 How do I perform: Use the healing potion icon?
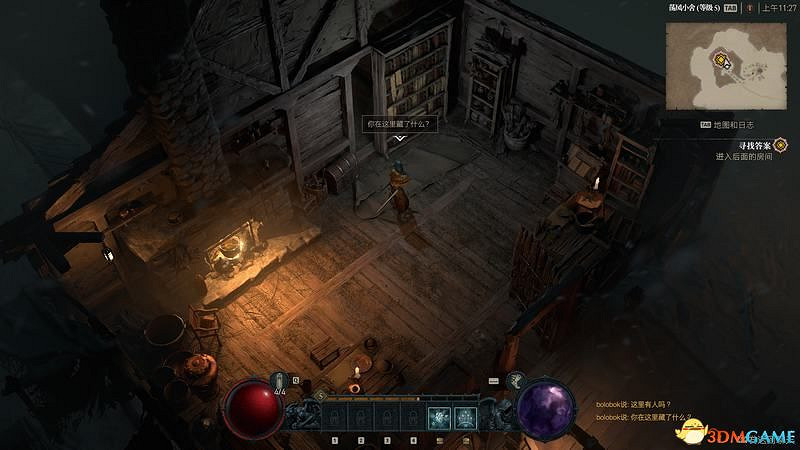click(281, 380)
